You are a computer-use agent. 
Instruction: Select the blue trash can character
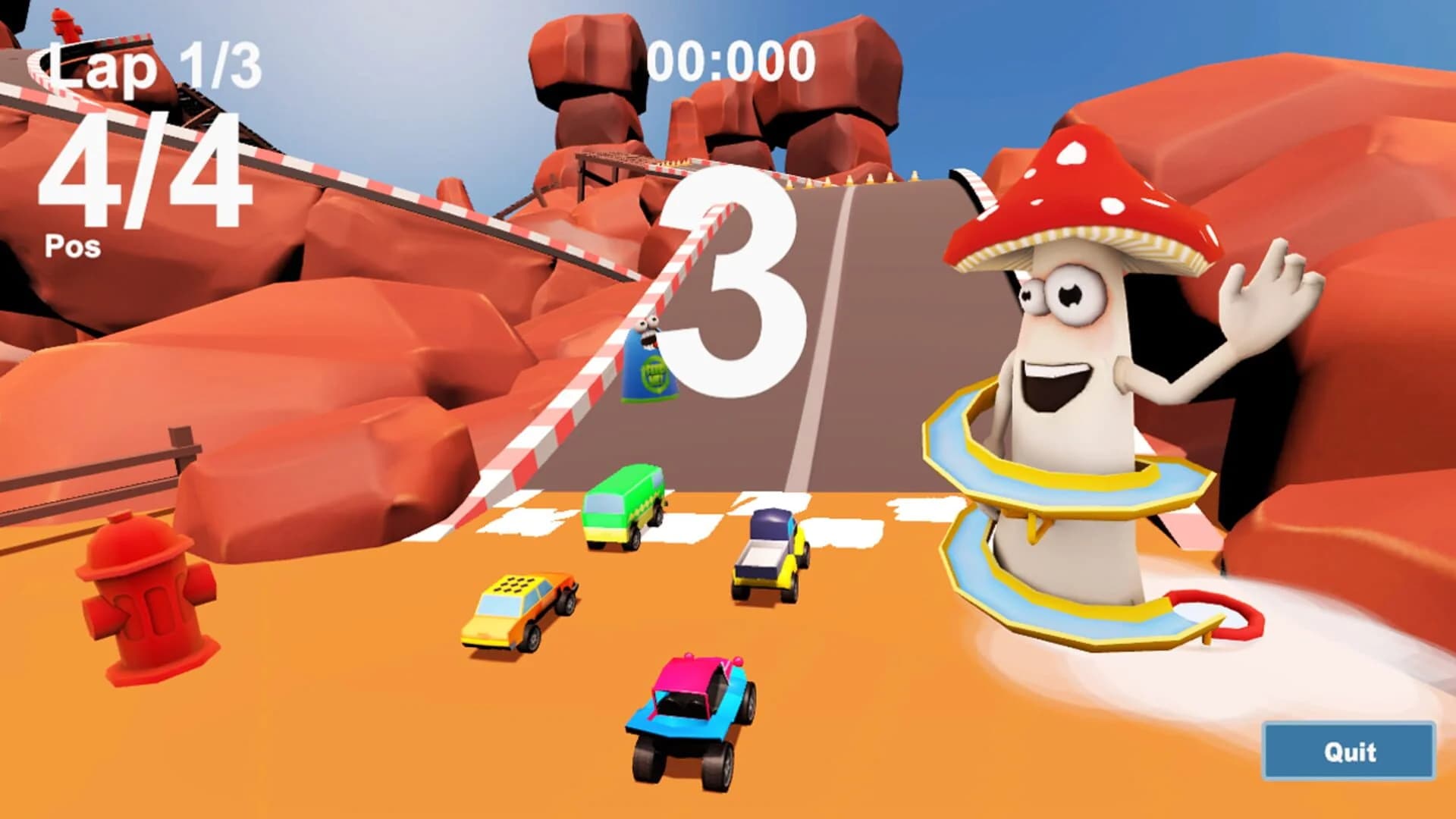coord(648,364)
